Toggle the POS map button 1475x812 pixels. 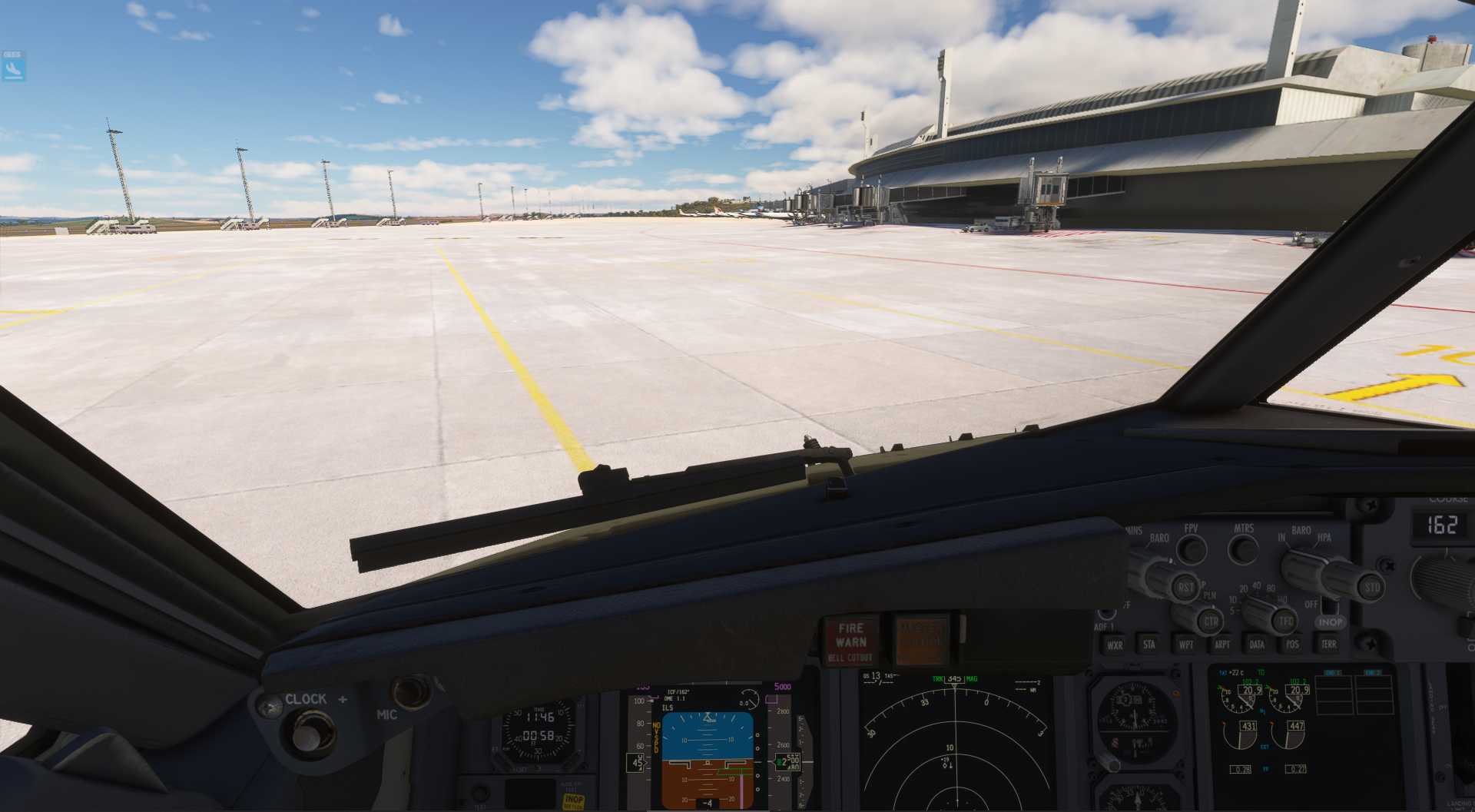click(1292, 645)
